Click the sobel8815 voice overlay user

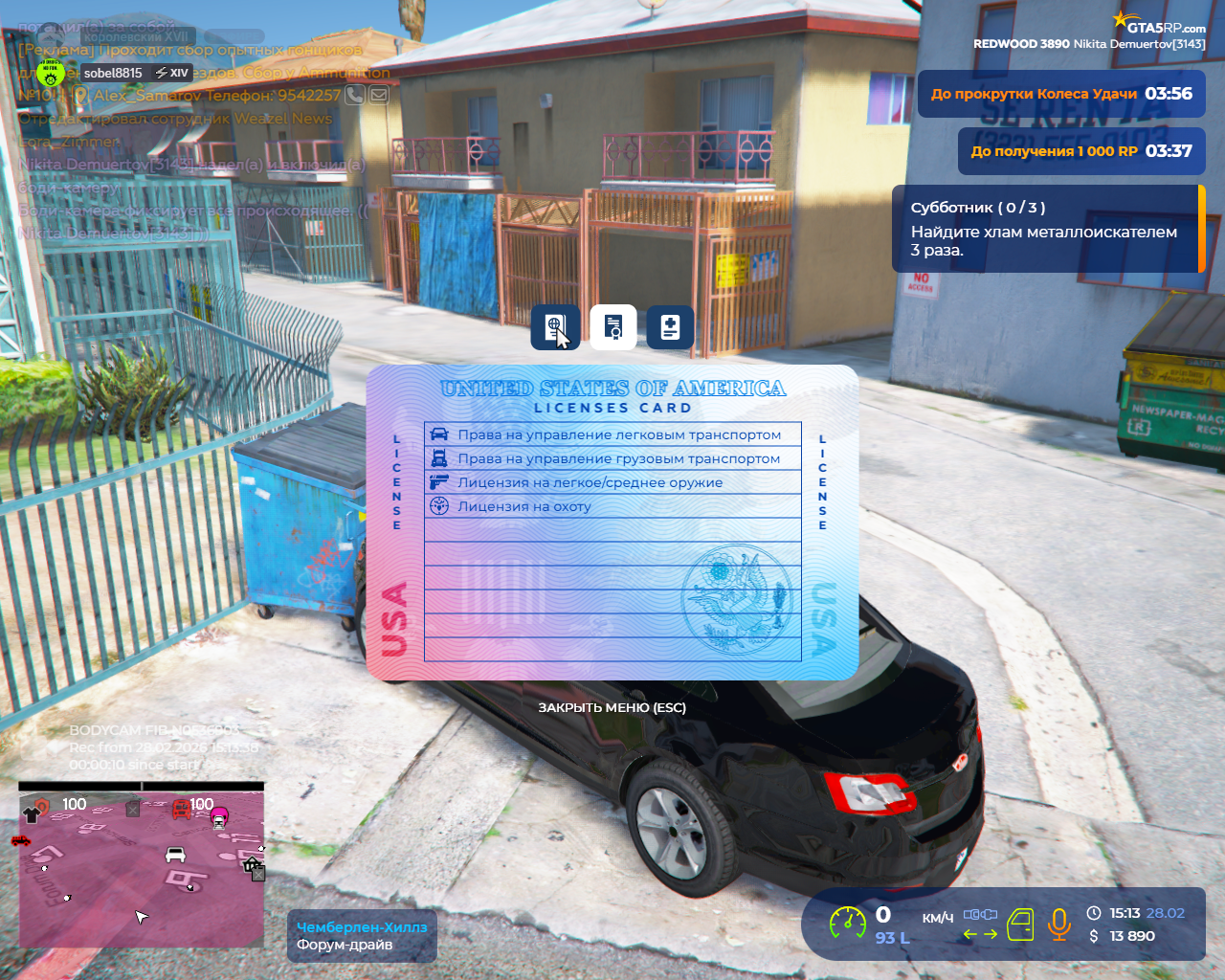pyautogui.click(x=112, y=73)
